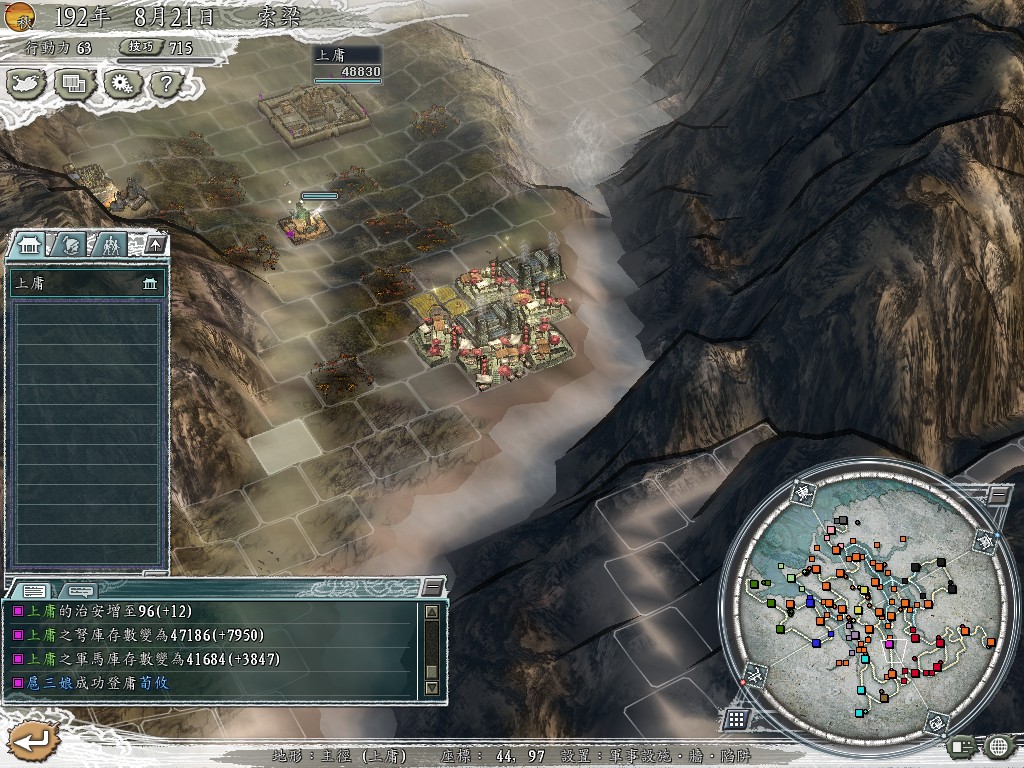
Task: Minimize the minimap panel
Action: [x=997, y=494]
